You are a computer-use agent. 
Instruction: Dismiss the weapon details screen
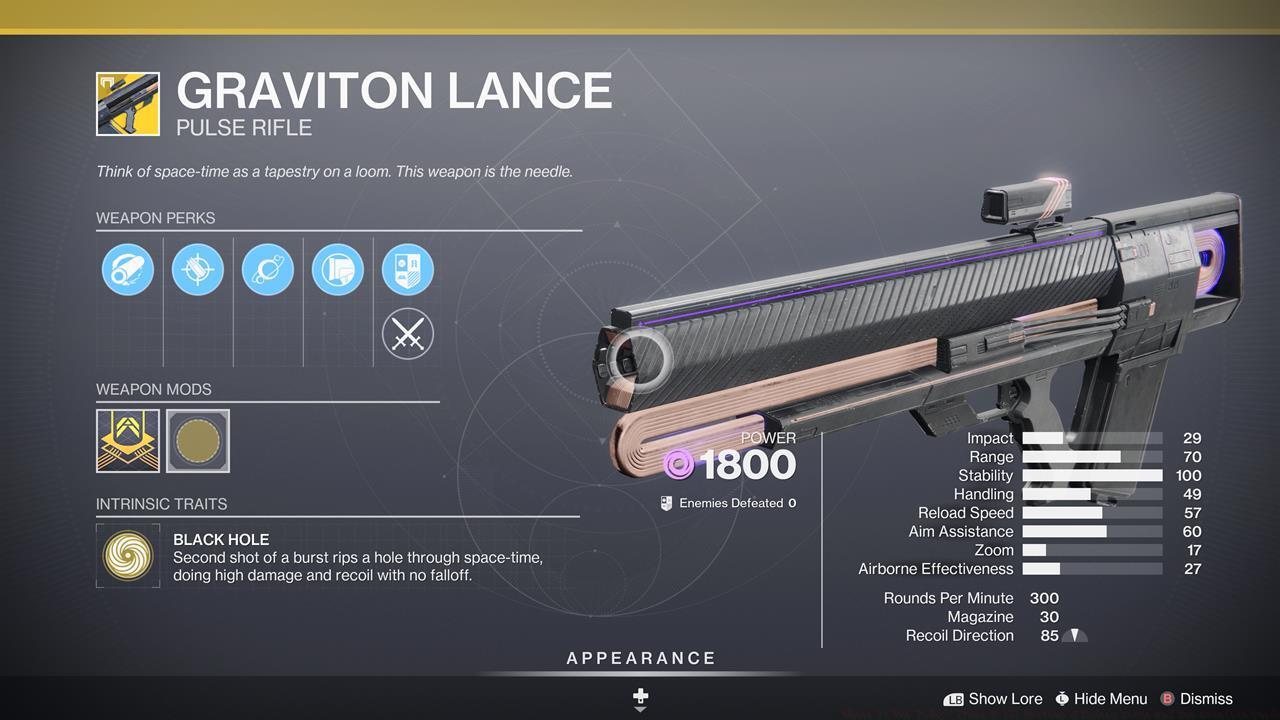(x=1196, y=699)
